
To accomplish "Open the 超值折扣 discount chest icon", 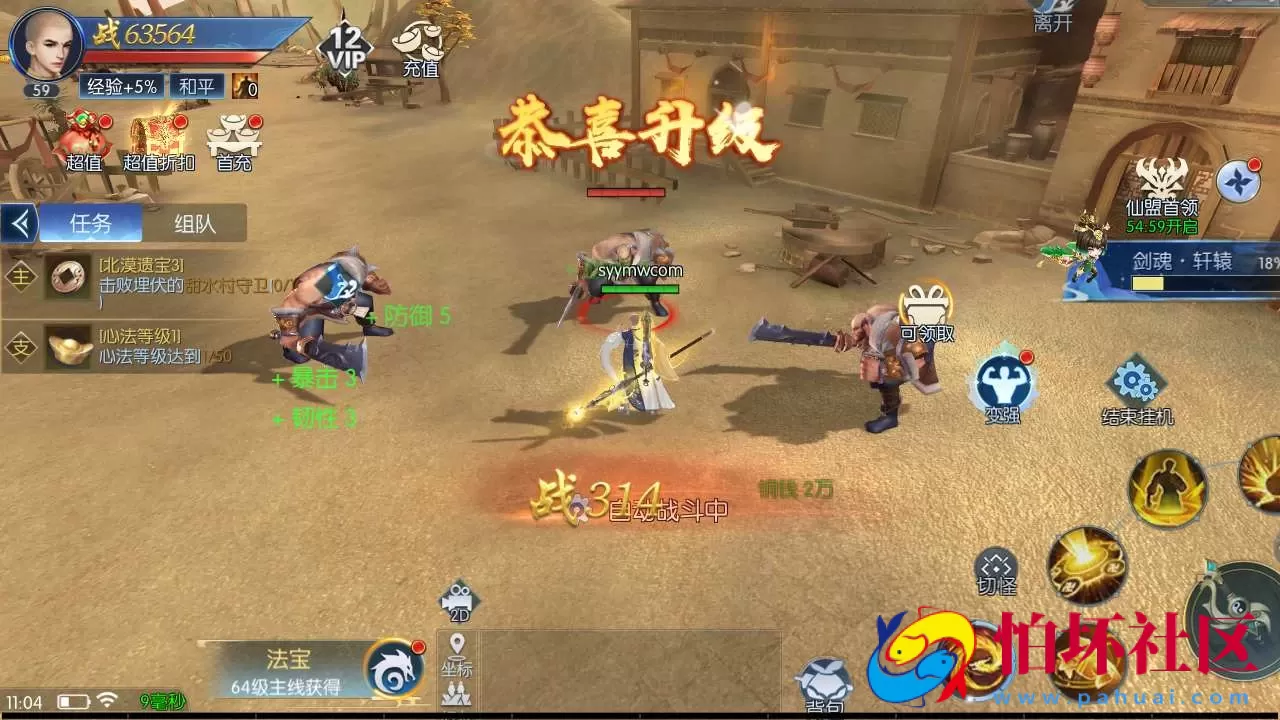I will point(155,140).
